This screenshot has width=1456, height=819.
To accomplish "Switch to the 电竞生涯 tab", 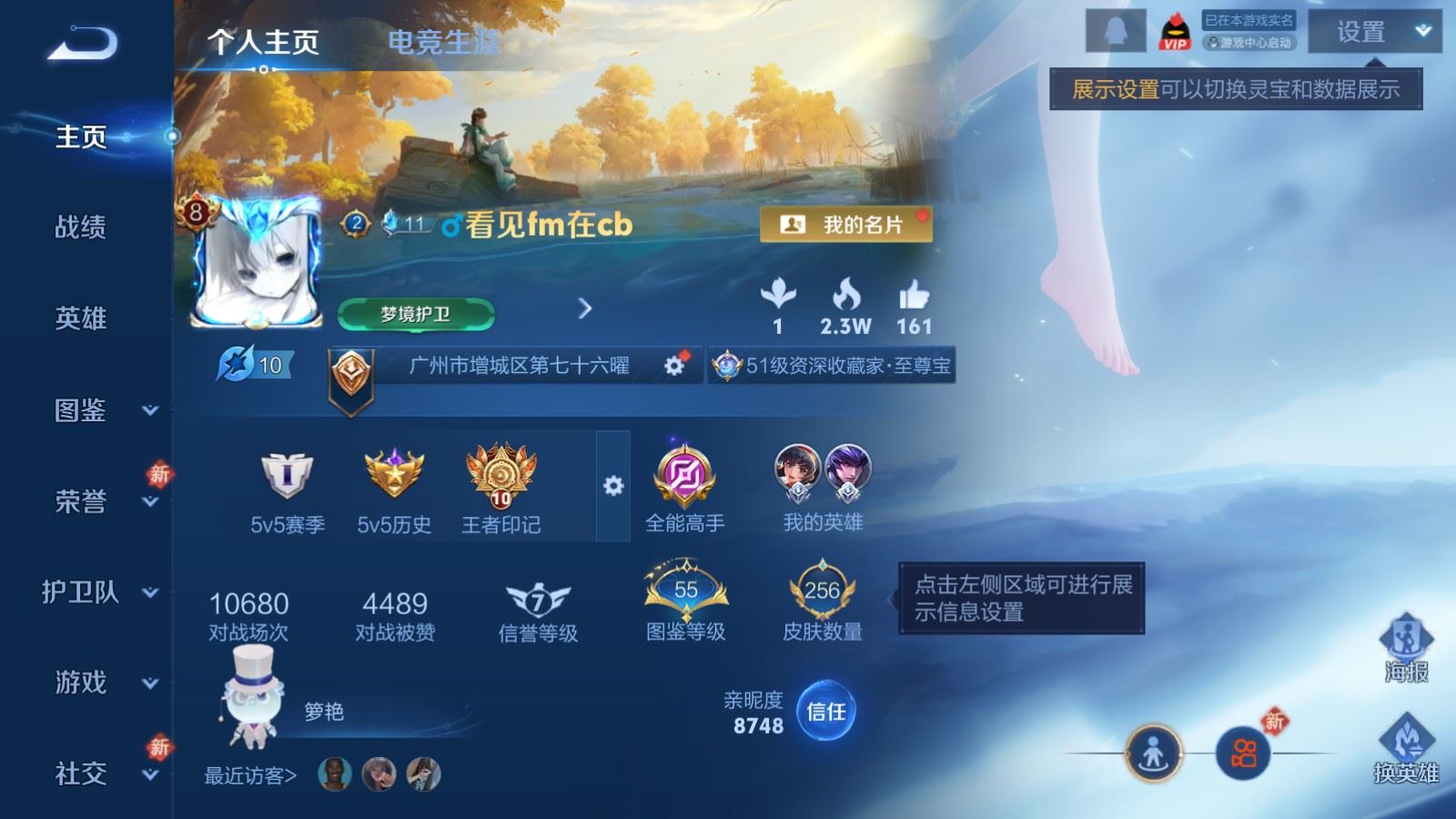I will click(x=443, y=42).
